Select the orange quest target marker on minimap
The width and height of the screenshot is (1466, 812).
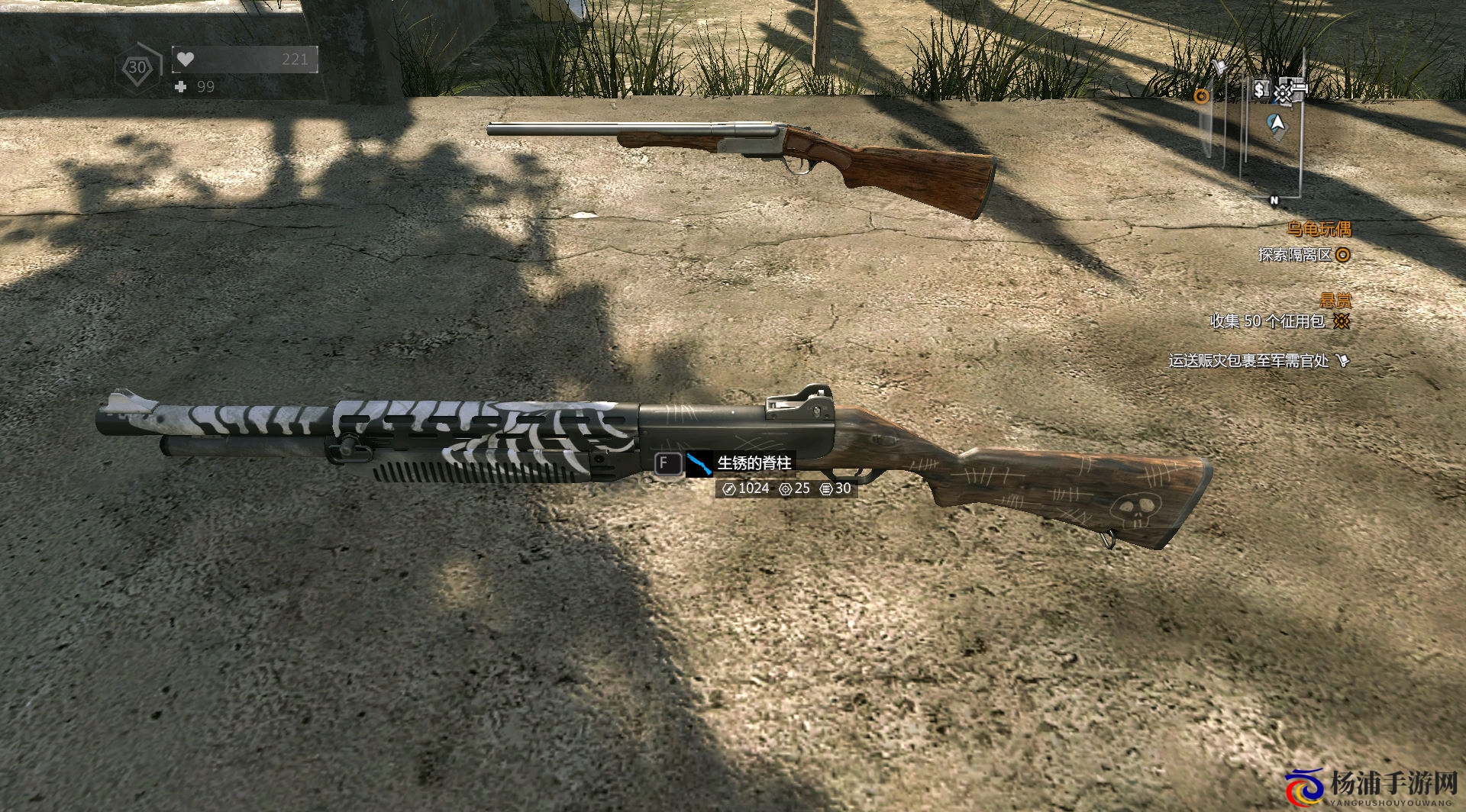click(1202, 96)
